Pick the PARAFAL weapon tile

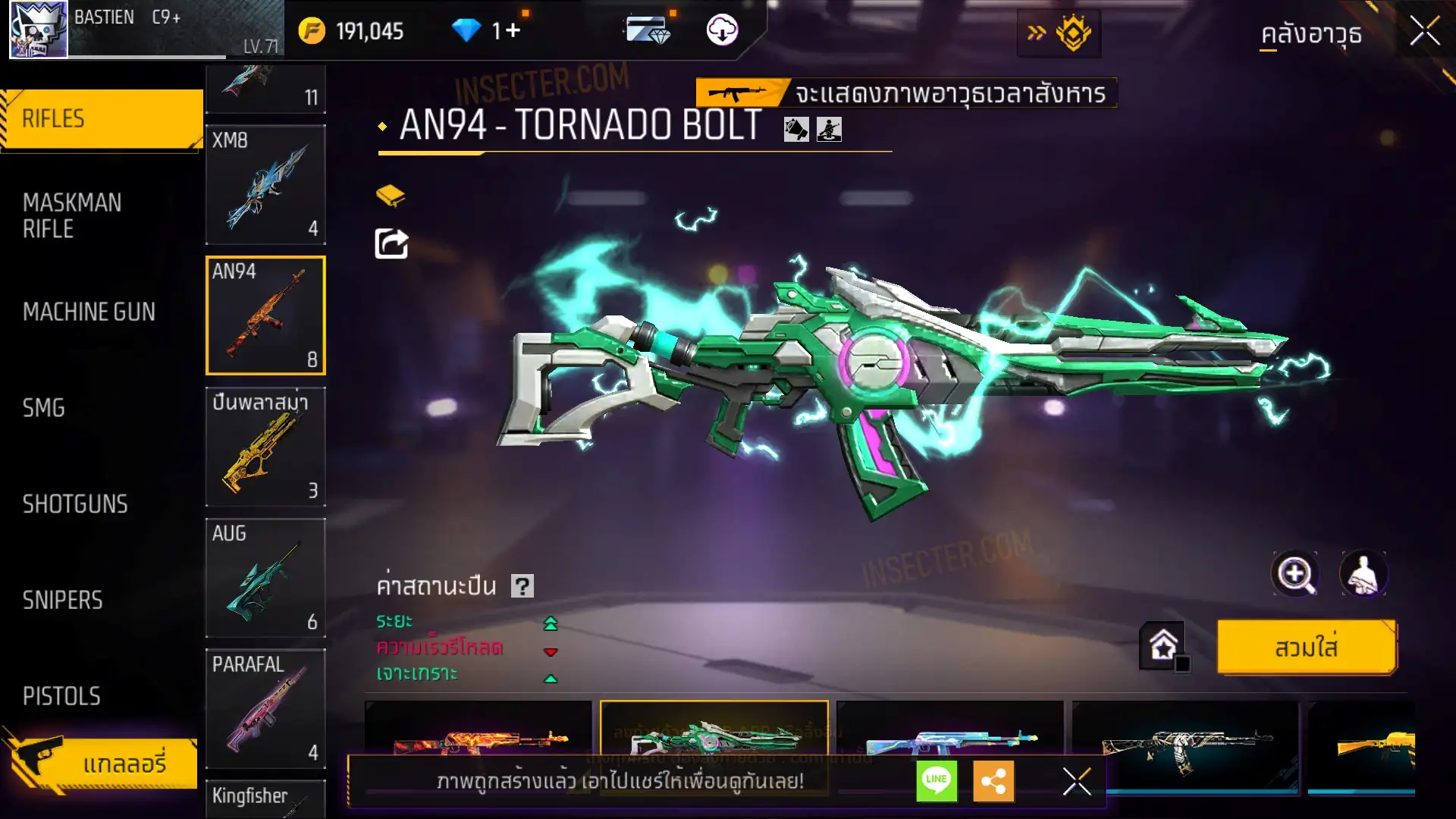(265, 708)
